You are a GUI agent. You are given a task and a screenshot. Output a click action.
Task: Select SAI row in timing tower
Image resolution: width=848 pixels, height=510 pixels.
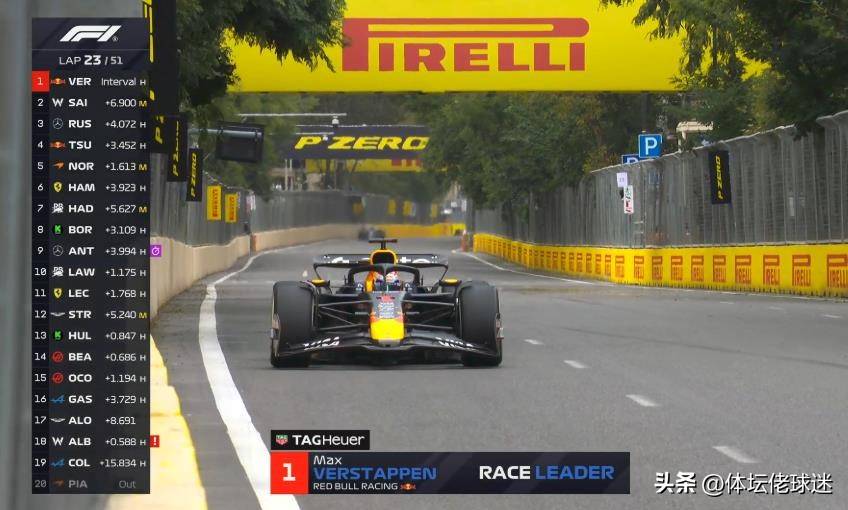click(x=90, y=102)
